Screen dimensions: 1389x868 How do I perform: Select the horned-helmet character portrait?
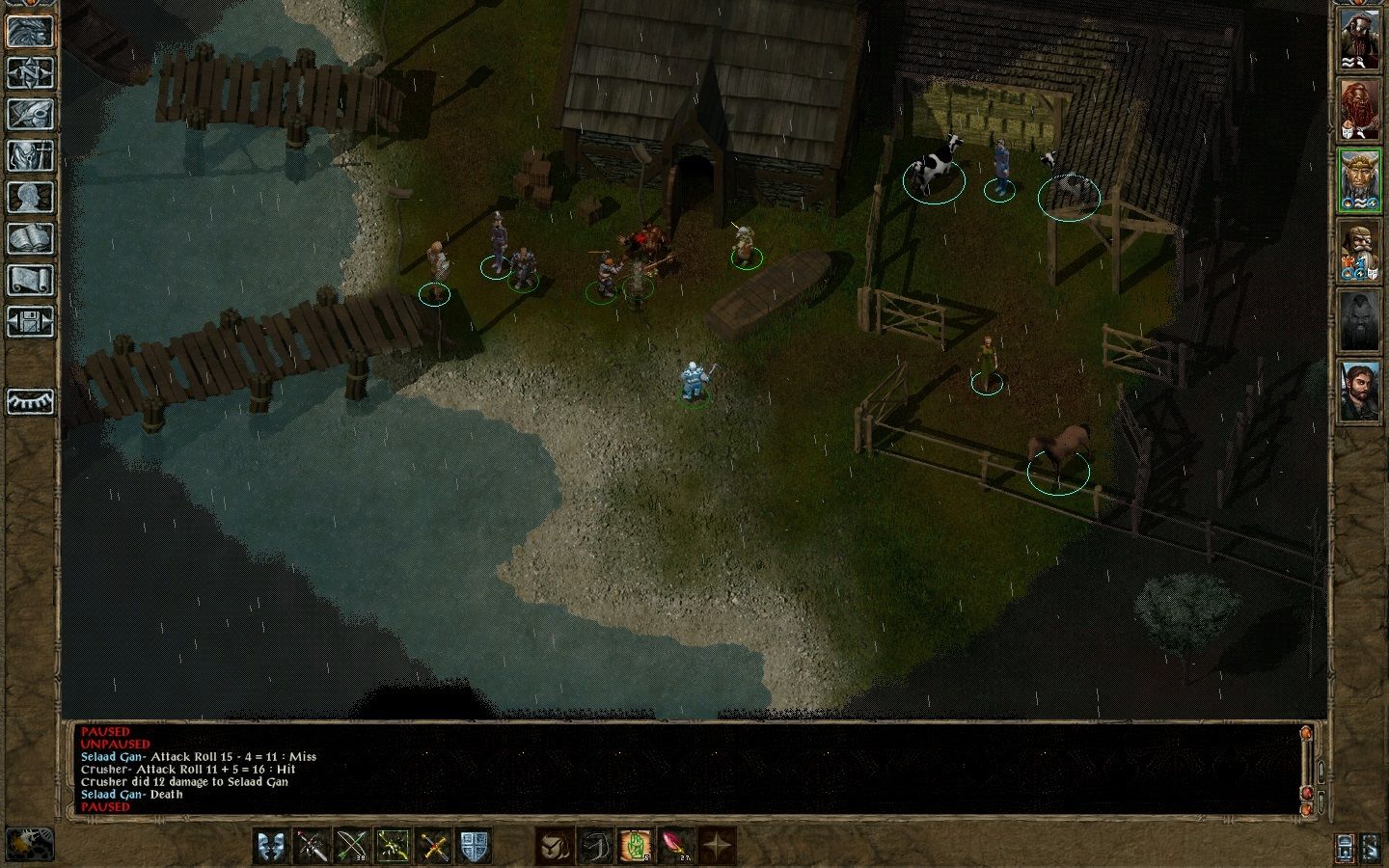[1360, 180]
